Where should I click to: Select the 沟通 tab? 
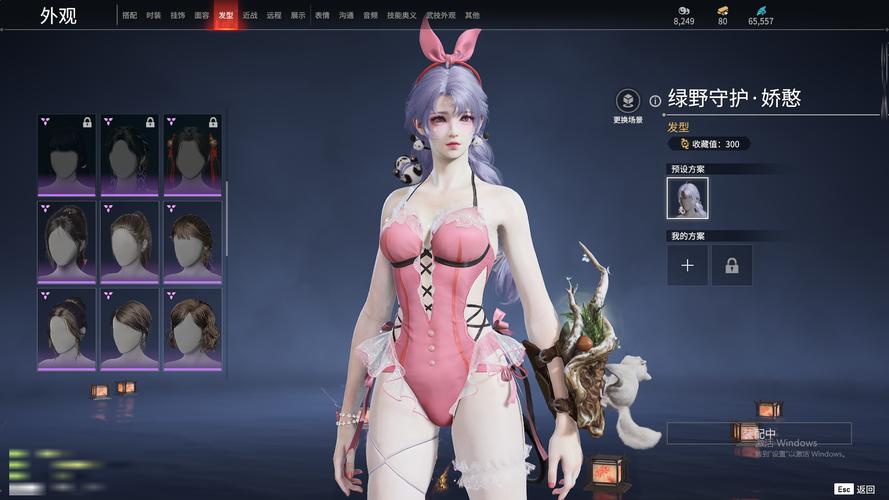point(346,16)
